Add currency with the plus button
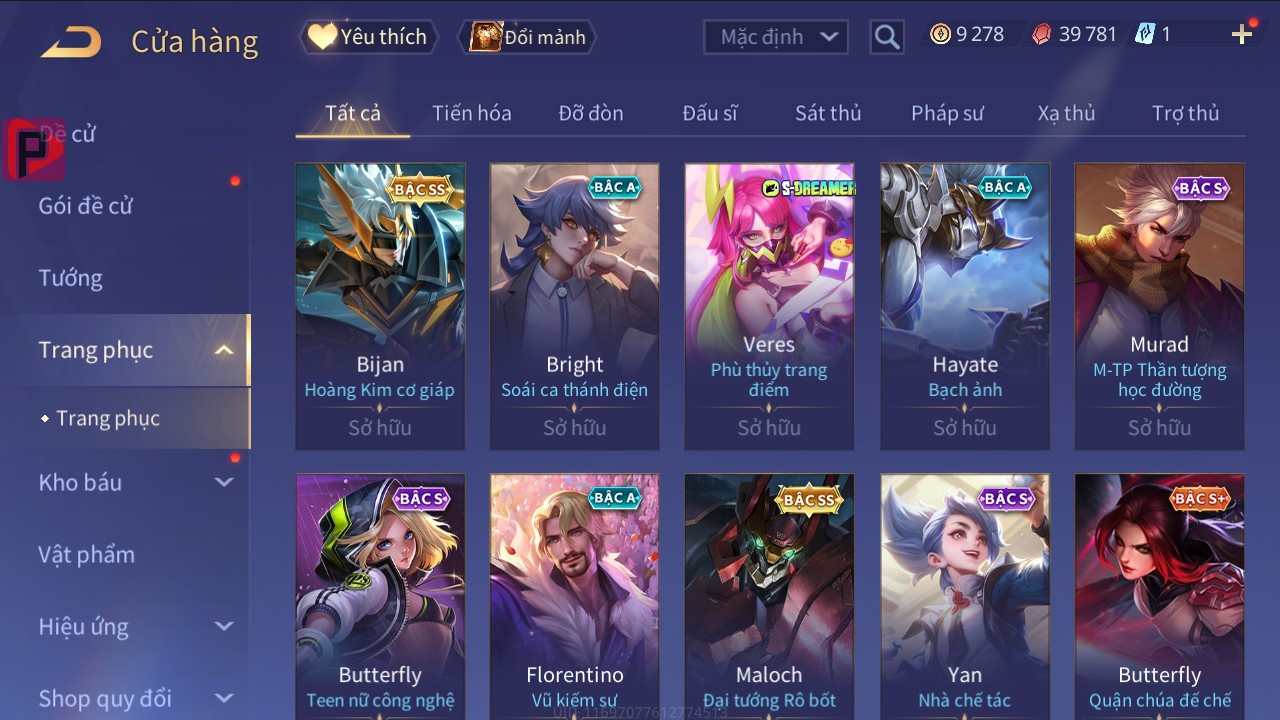This screenshot has height=720, width=1280. point(1242,35)
